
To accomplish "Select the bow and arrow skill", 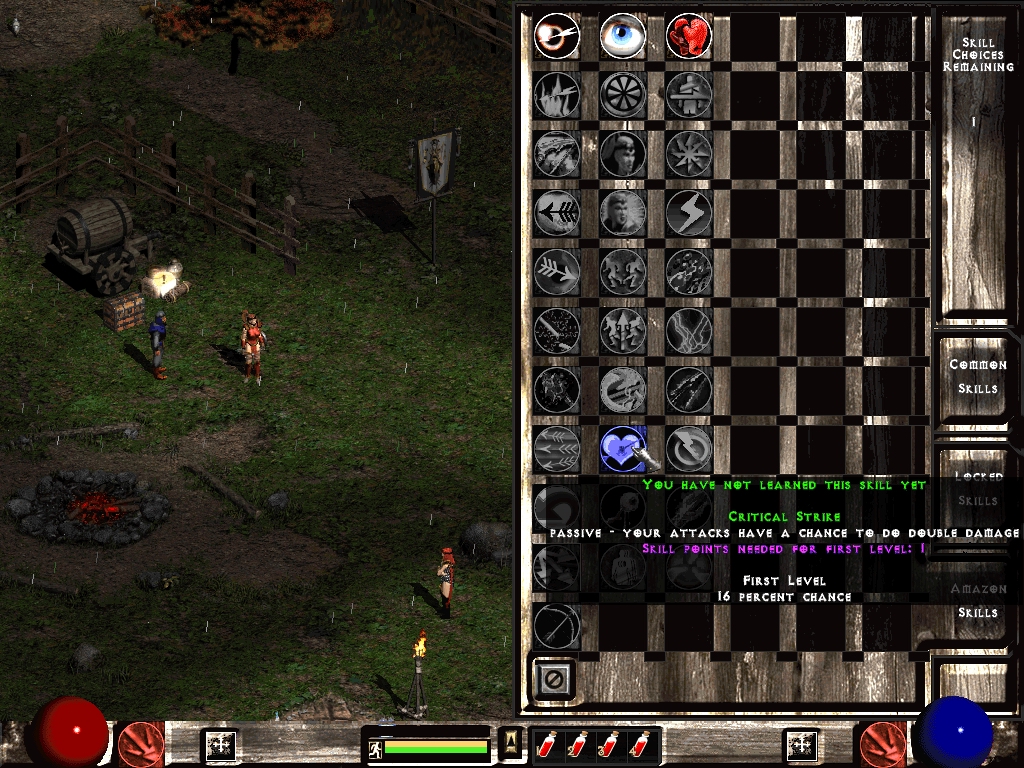I will [x=556, y=626].
